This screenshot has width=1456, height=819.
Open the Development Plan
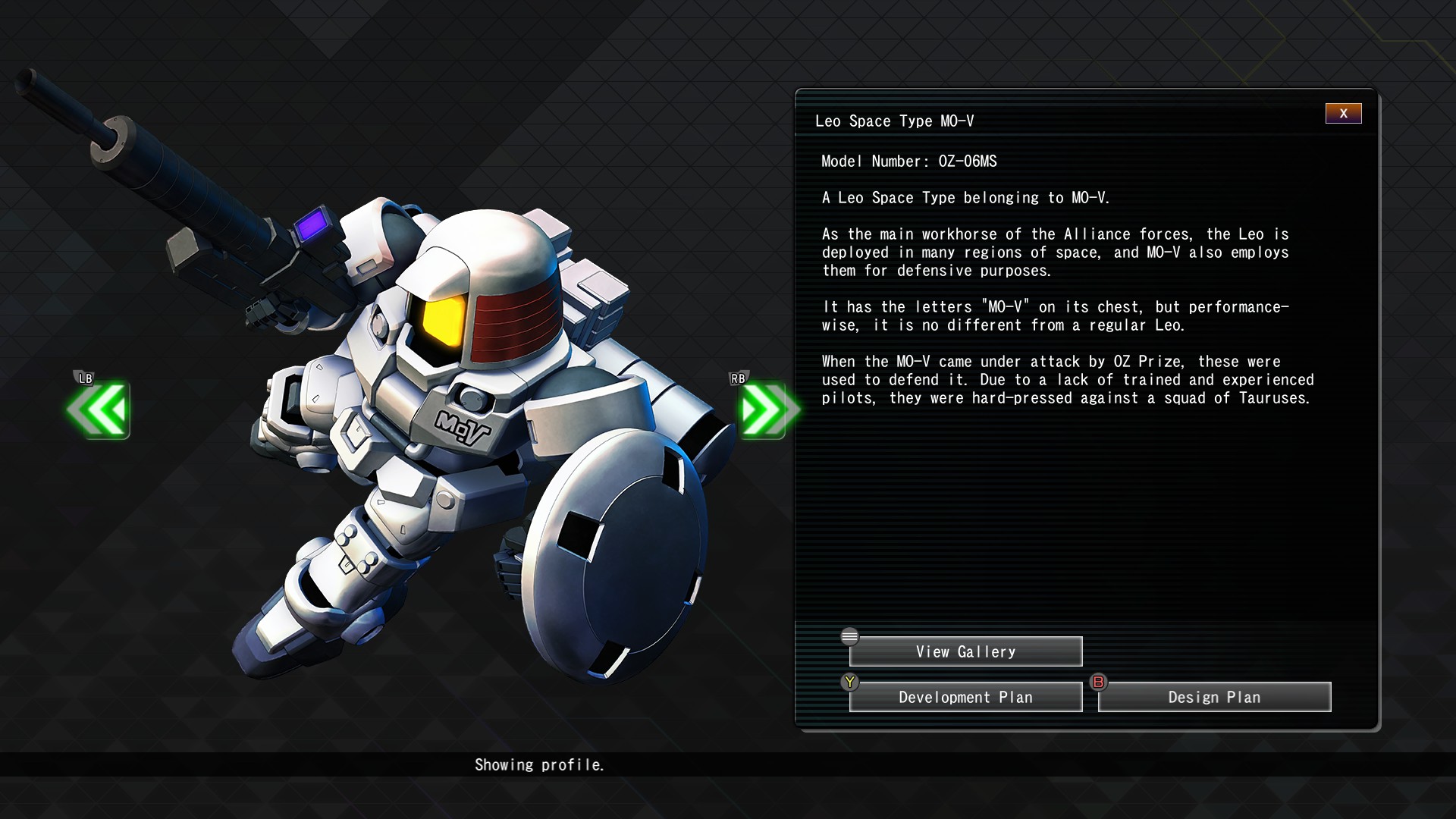[x=965, y=697]
